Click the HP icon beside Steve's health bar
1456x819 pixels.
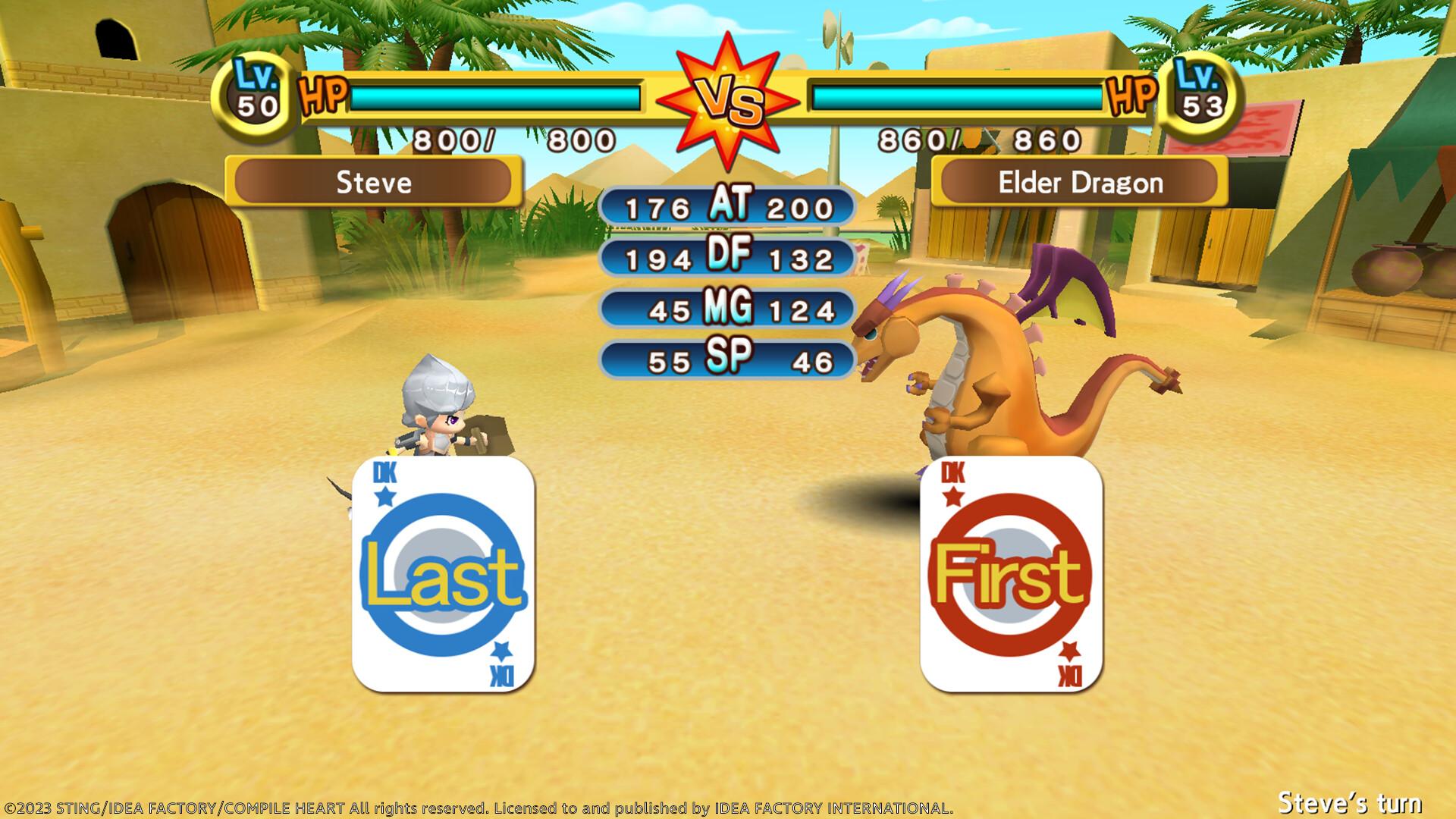coord(322,96)
